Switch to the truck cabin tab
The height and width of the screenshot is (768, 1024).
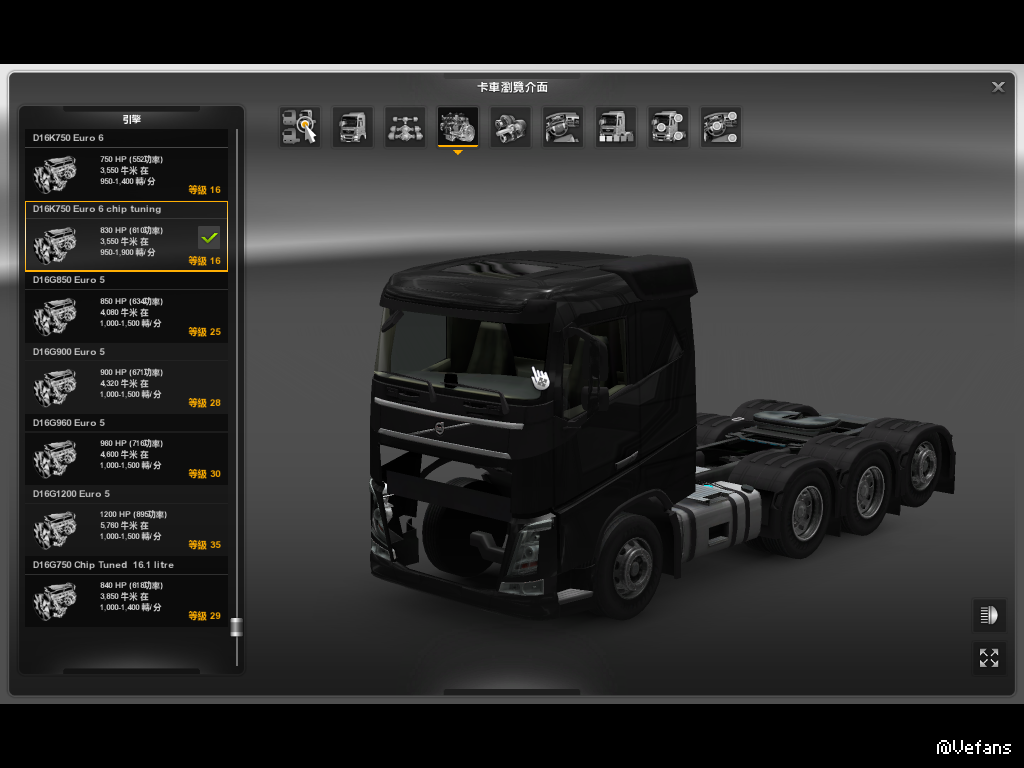coord(352,127)
